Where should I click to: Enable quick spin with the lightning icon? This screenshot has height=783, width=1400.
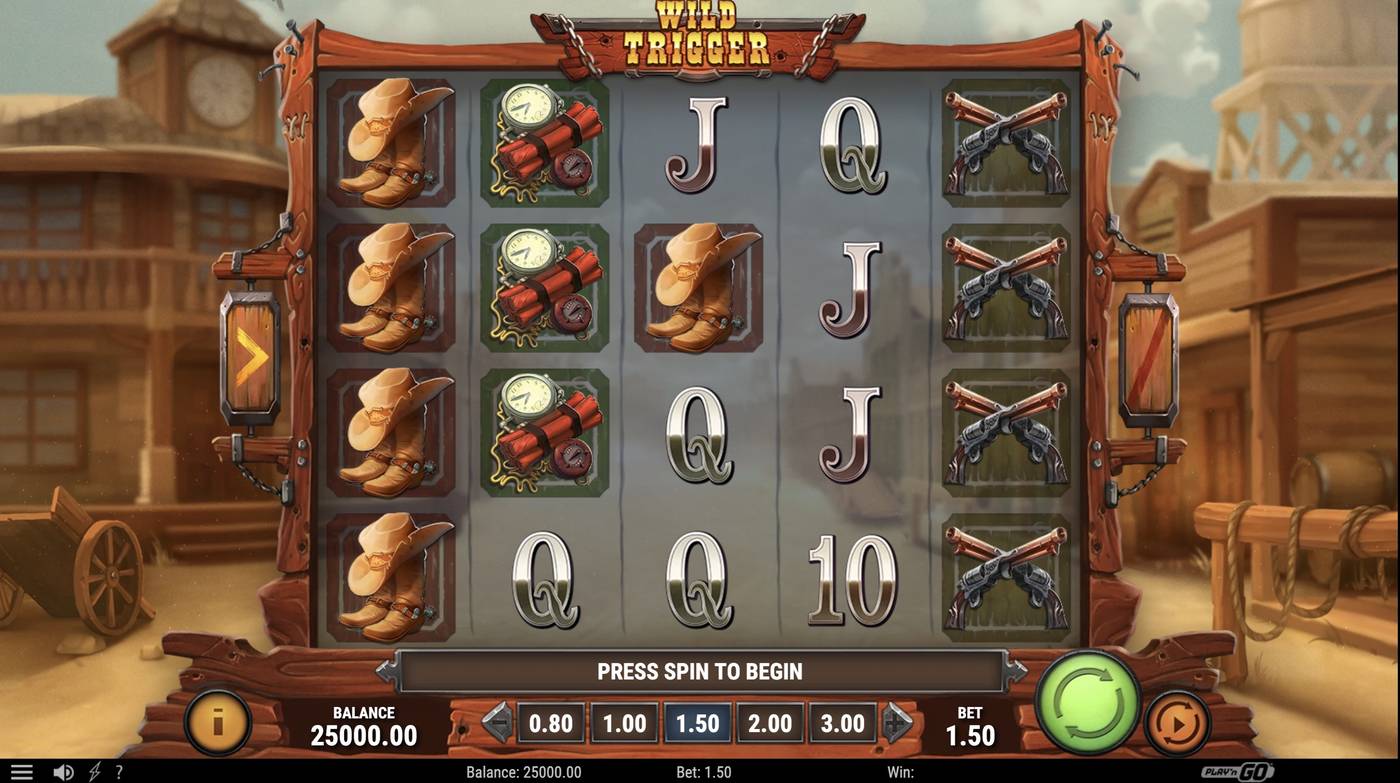point(94,770)
